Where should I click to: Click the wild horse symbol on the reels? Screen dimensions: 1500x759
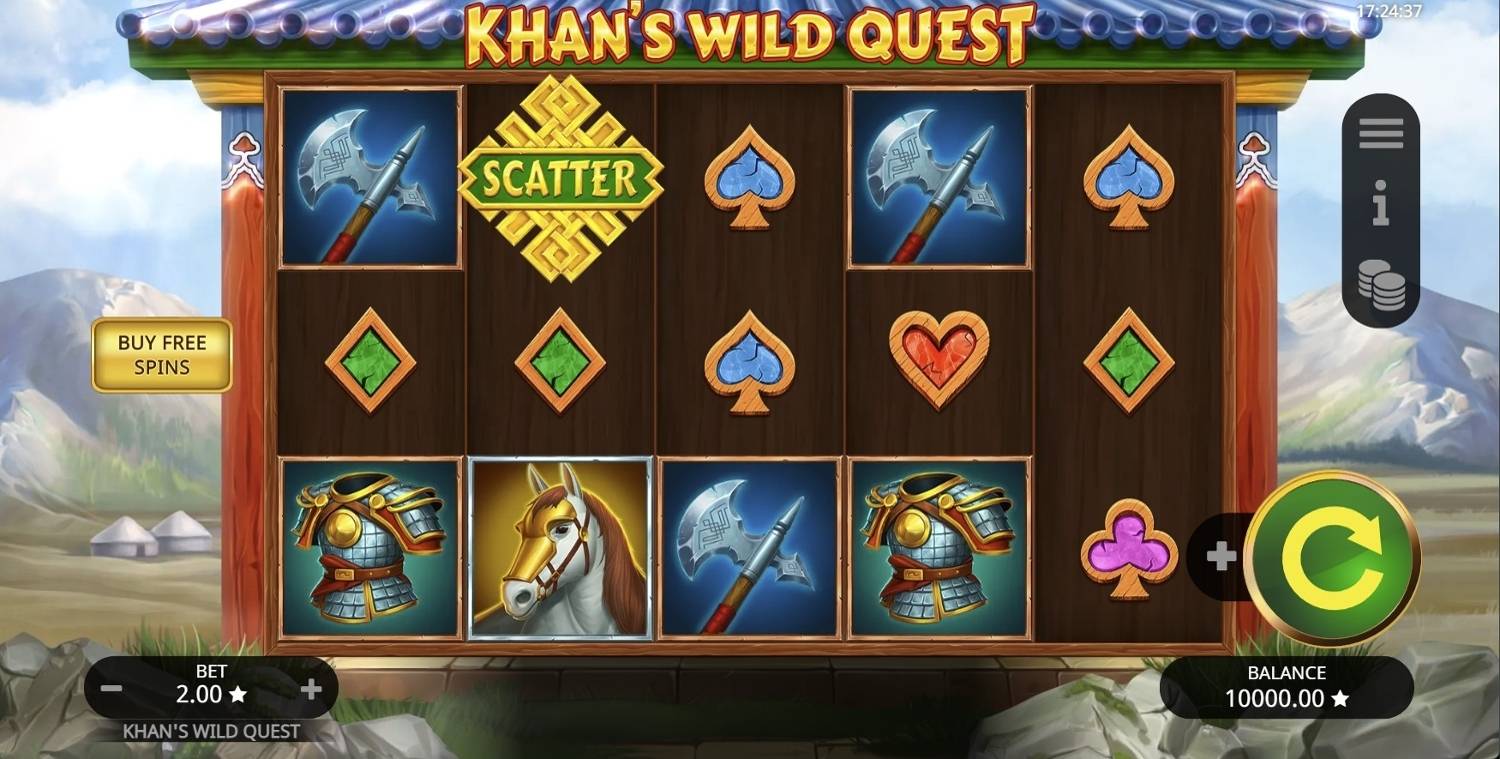coord(562,548)
